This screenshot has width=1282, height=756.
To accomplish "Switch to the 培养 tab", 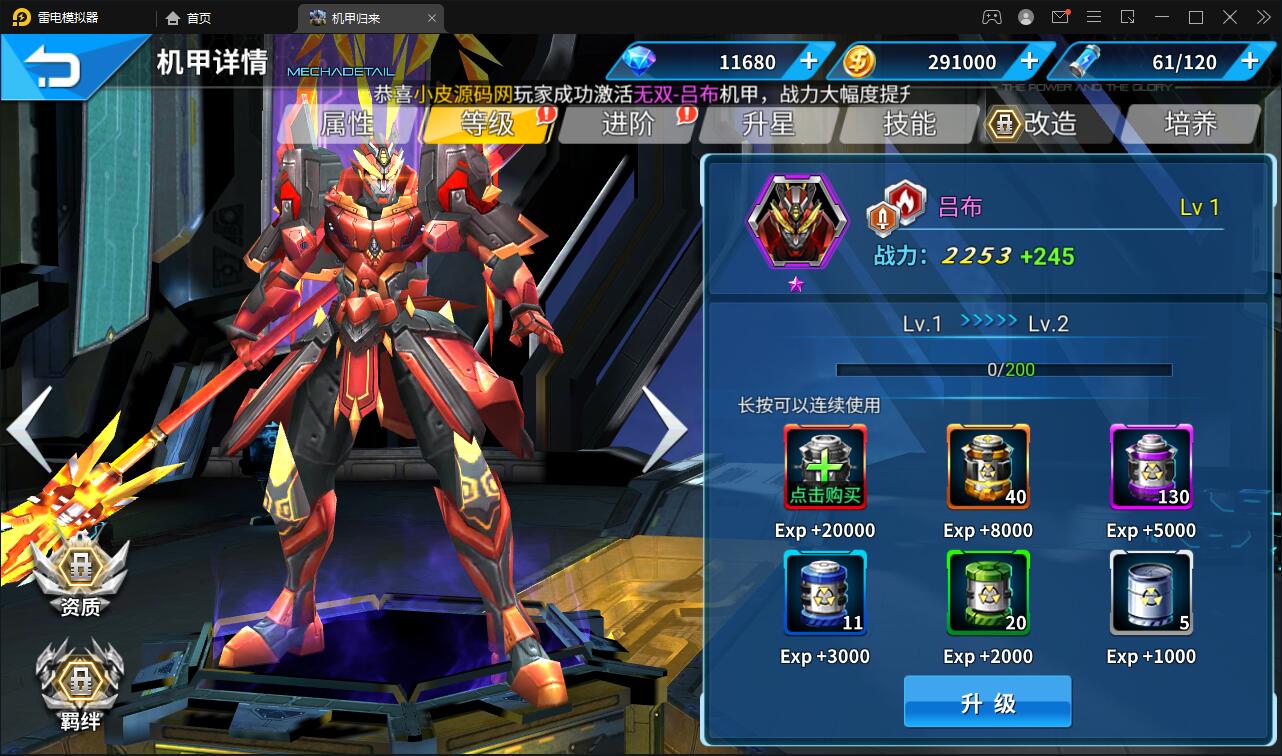I will [1190, 123].
